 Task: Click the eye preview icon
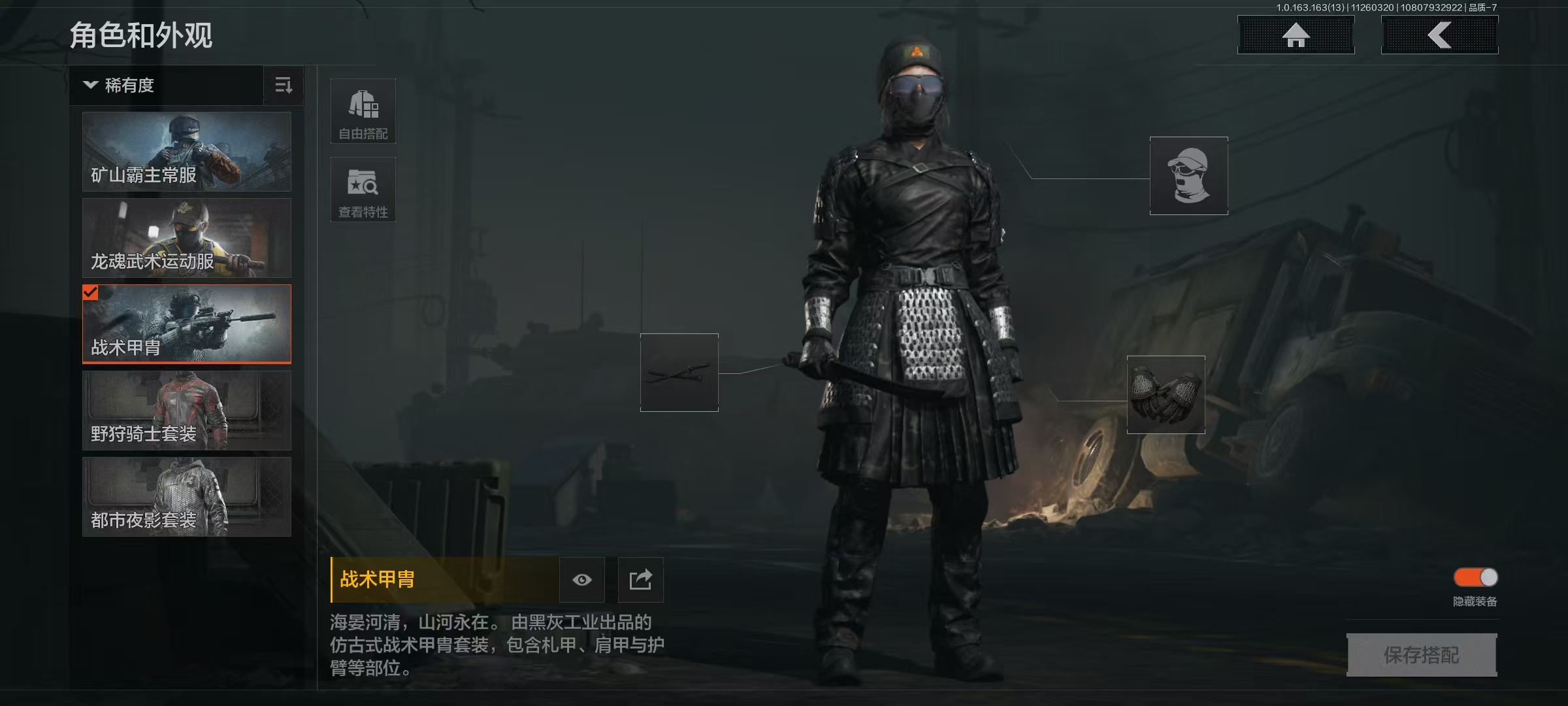(582, 580)
